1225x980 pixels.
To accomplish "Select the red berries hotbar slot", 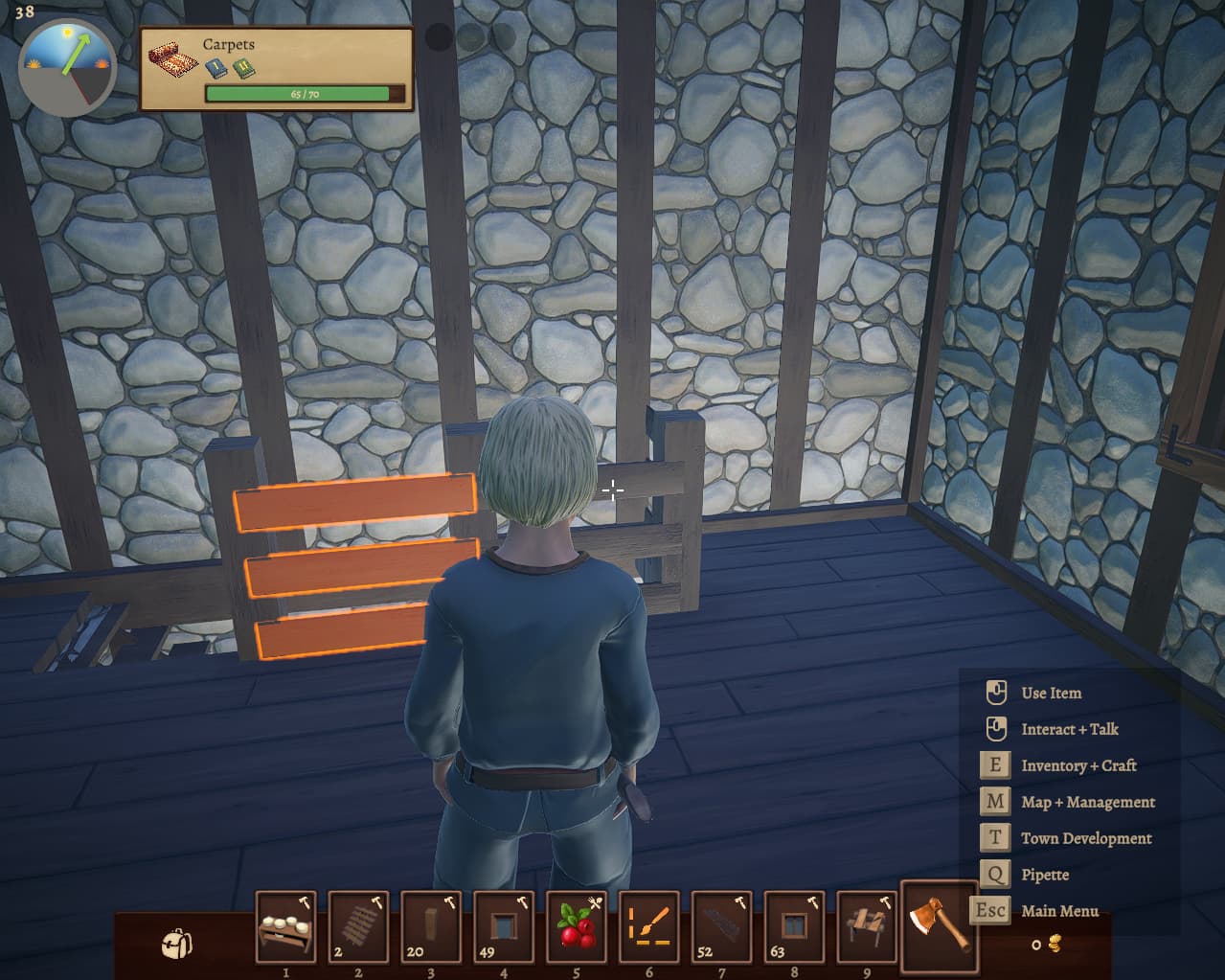I will tap(577, 927).
